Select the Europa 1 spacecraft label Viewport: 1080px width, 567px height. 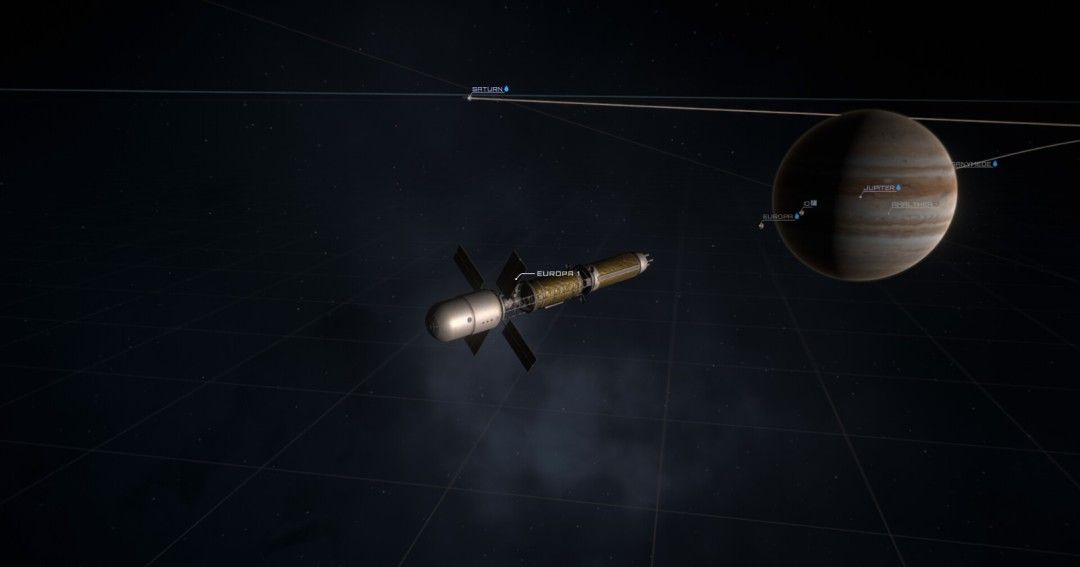[558, 273]
